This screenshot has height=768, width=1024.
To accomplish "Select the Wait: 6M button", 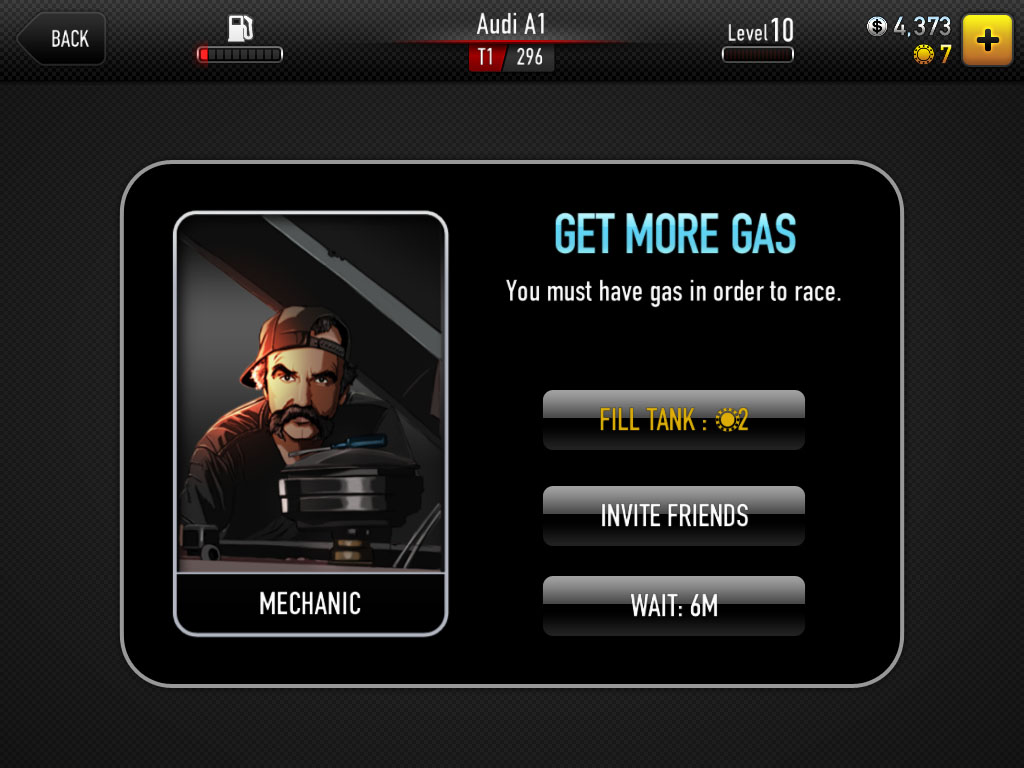I will tap(673, 606).
